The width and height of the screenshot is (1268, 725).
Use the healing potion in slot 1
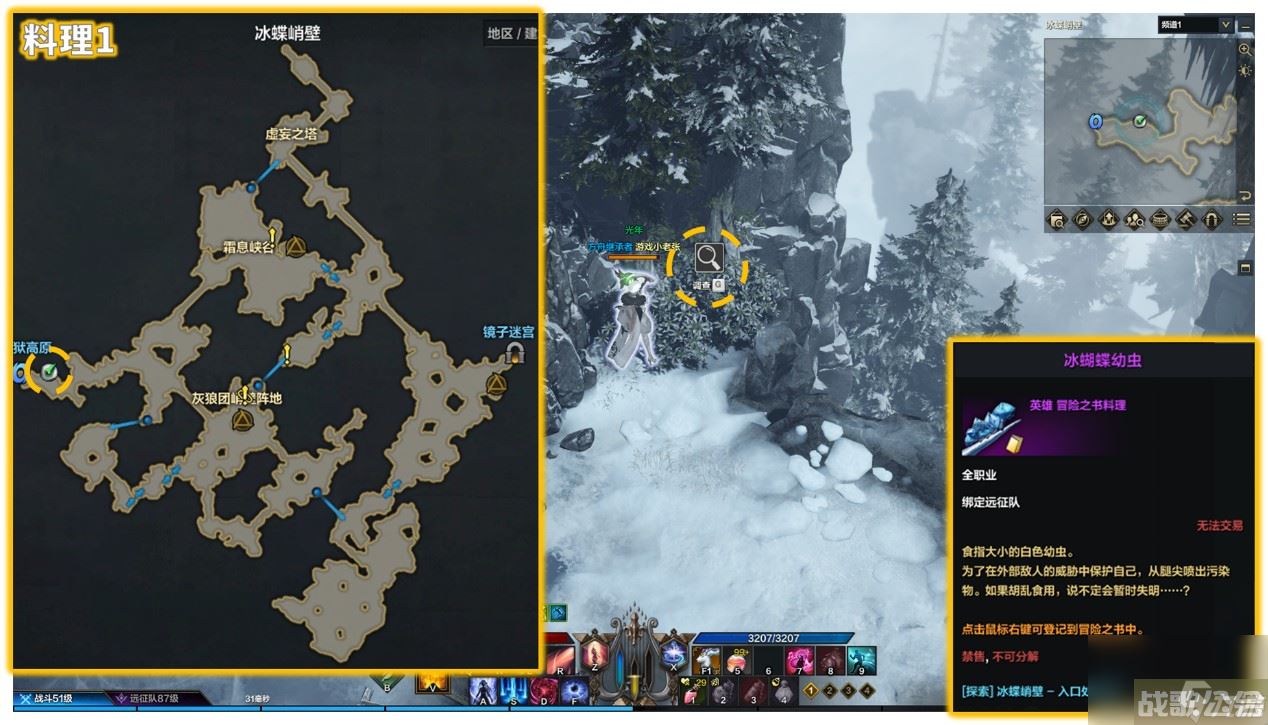693,690
